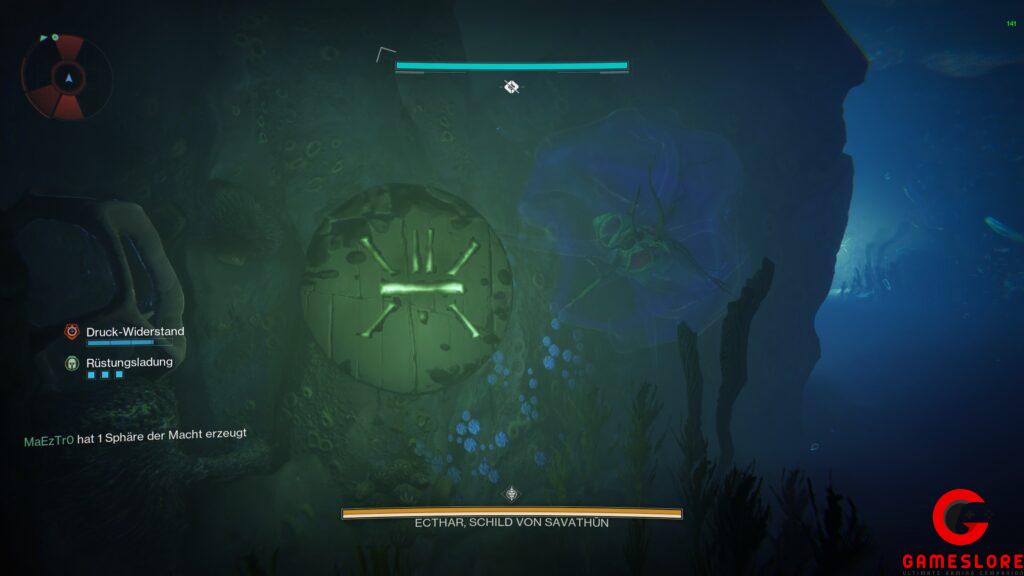This screenshot has height=576, width=1024.
Task: Click the GamesLore watermark logo
Action: coord(961,530)
